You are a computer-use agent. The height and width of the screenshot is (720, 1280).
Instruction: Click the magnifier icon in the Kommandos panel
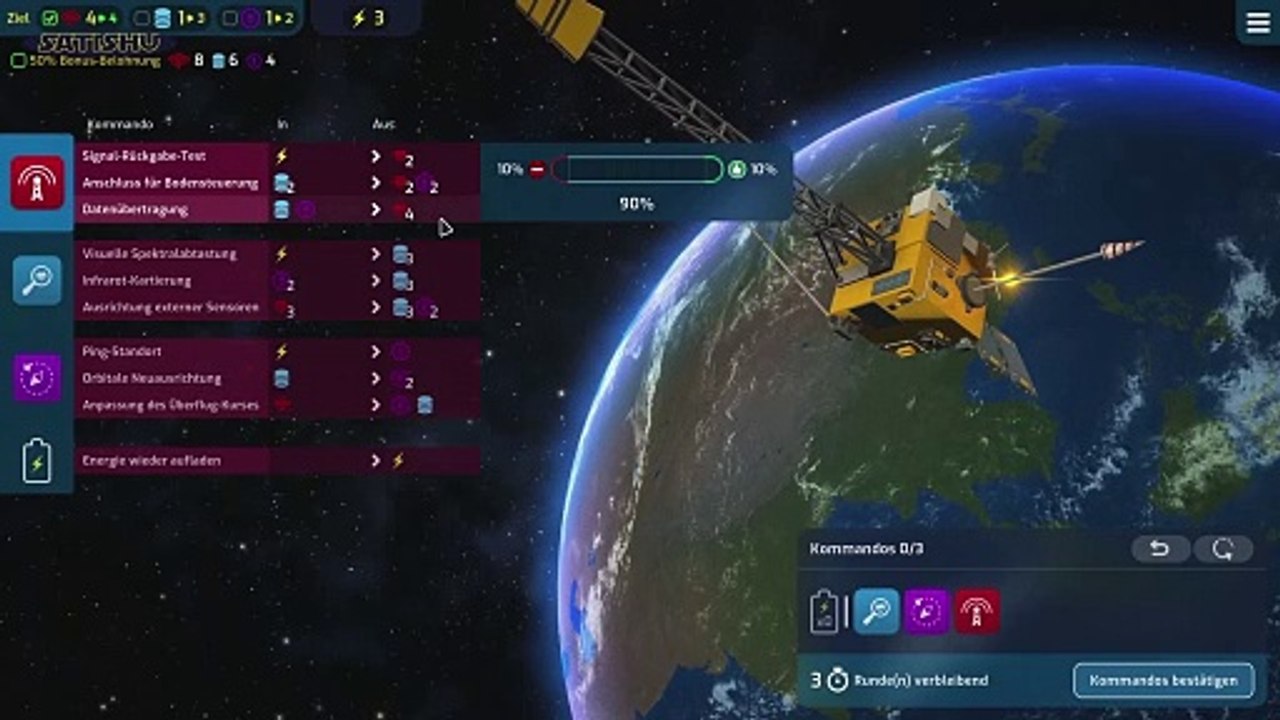point(877,611)
